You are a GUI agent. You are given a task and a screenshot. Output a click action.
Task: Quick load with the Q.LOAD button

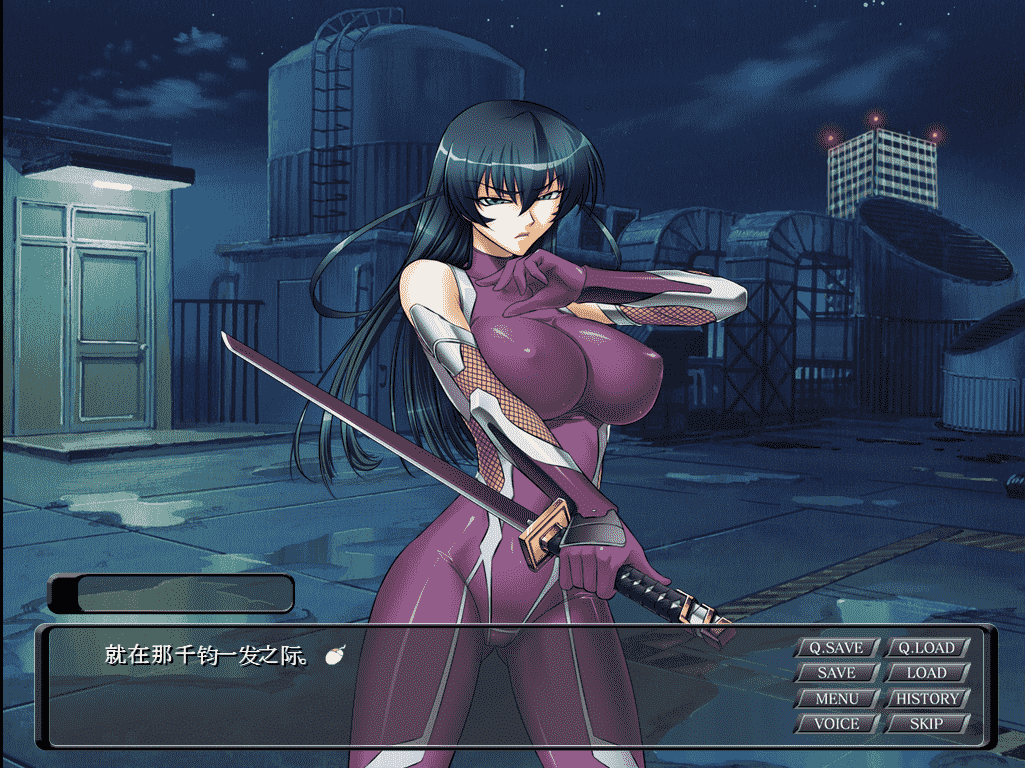926,648
